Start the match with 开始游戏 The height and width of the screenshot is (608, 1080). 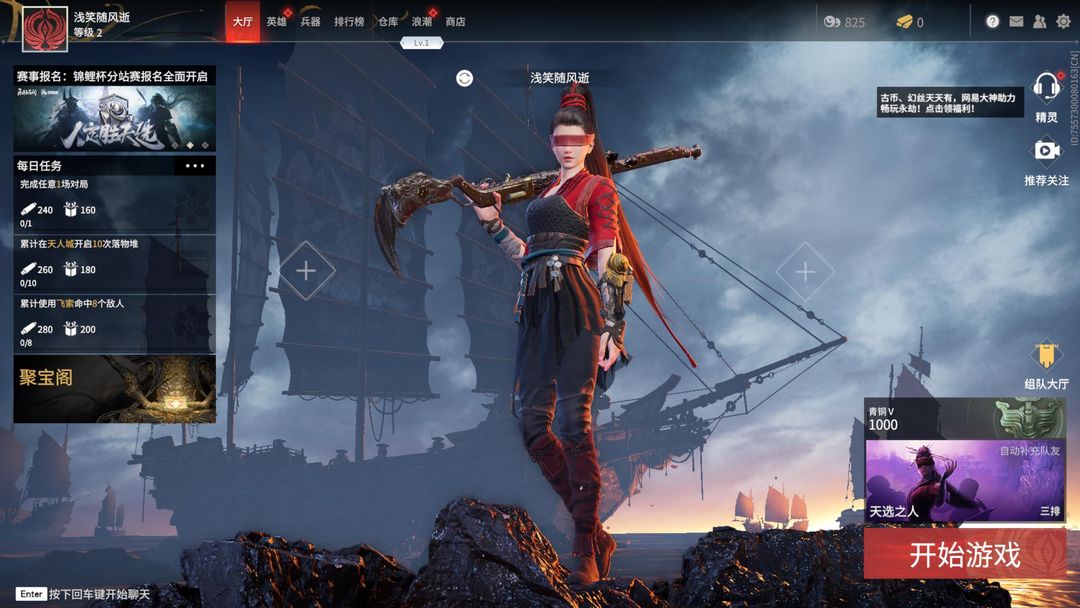click(x=964, y=555)
